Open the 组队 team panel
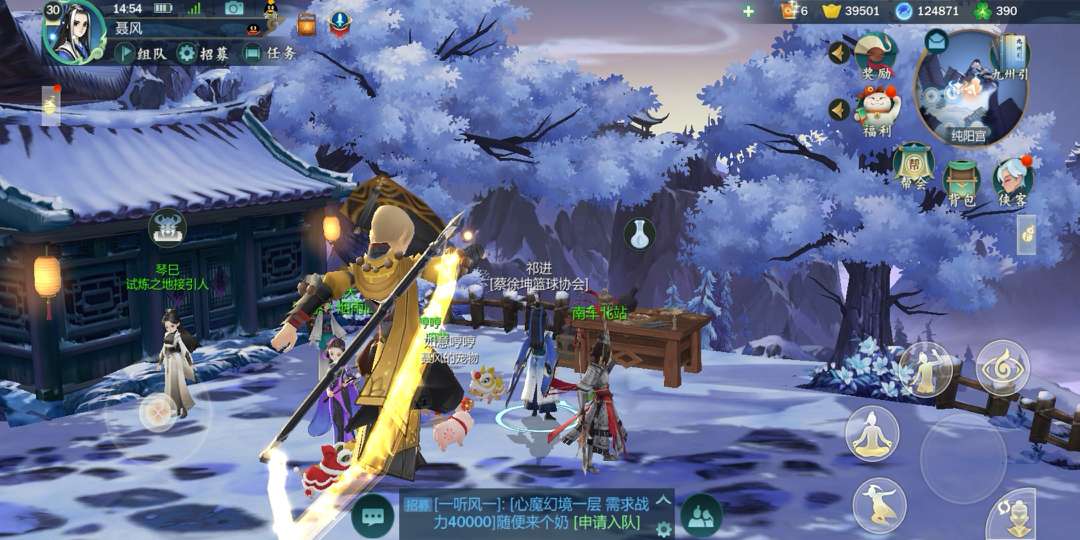Screen dimensions: 1080x540 pos(140,53)
